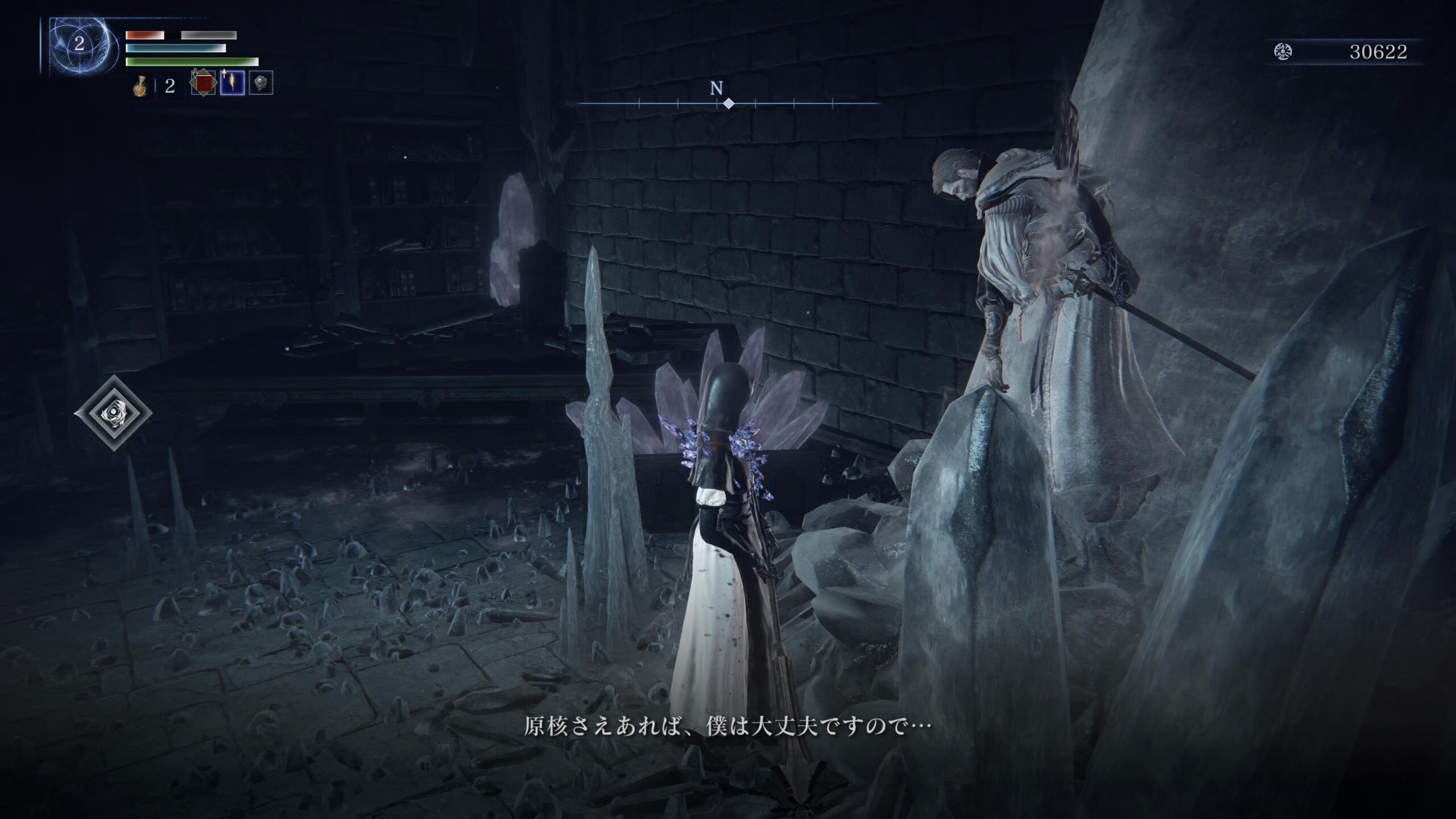Click the compass bar's diamond marker
The image size is (1456, 819).
[x=728, y=104]
